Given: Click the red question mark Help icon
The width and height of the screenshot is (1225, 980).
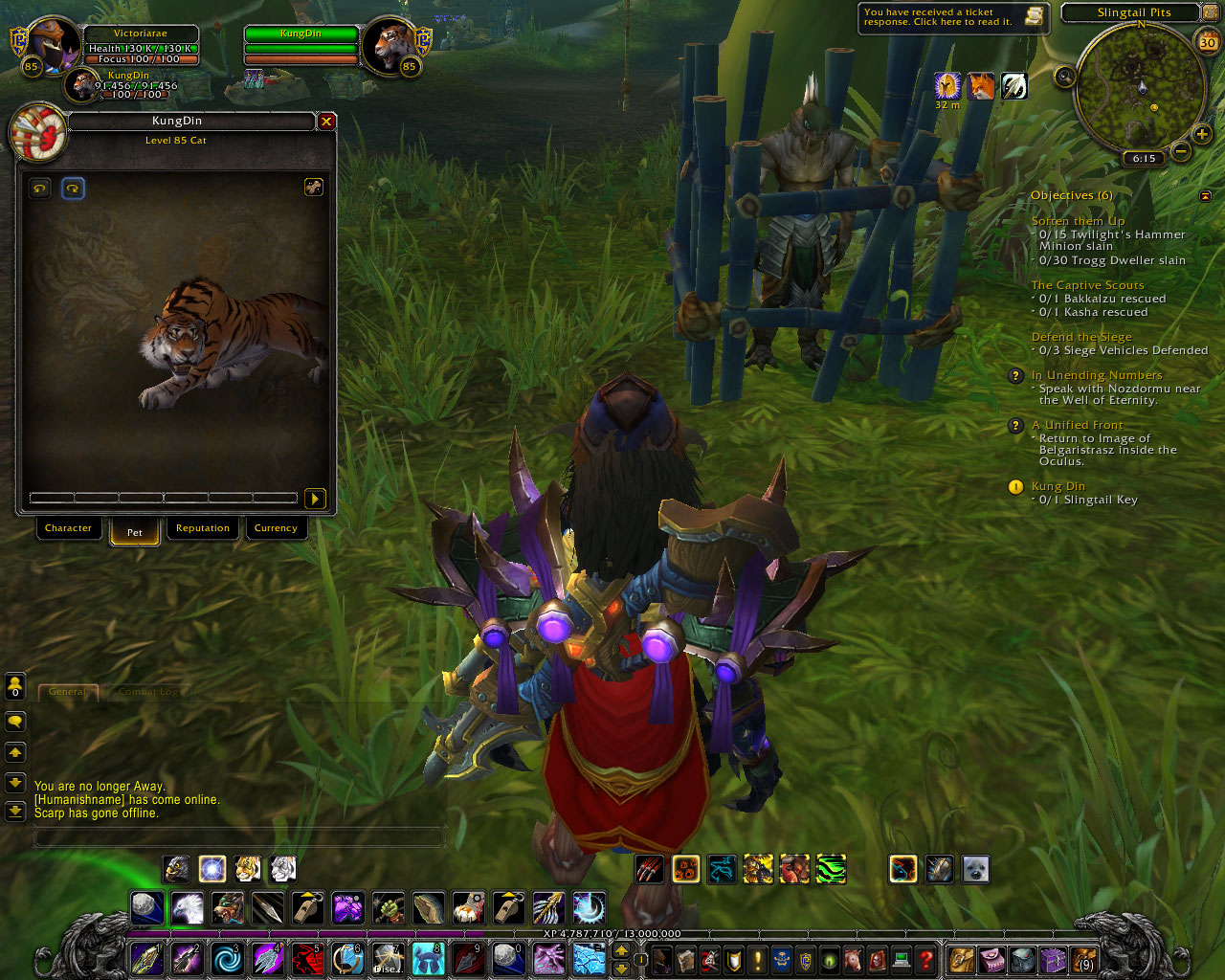Looking at the screenshot, I should click(926, 960).
